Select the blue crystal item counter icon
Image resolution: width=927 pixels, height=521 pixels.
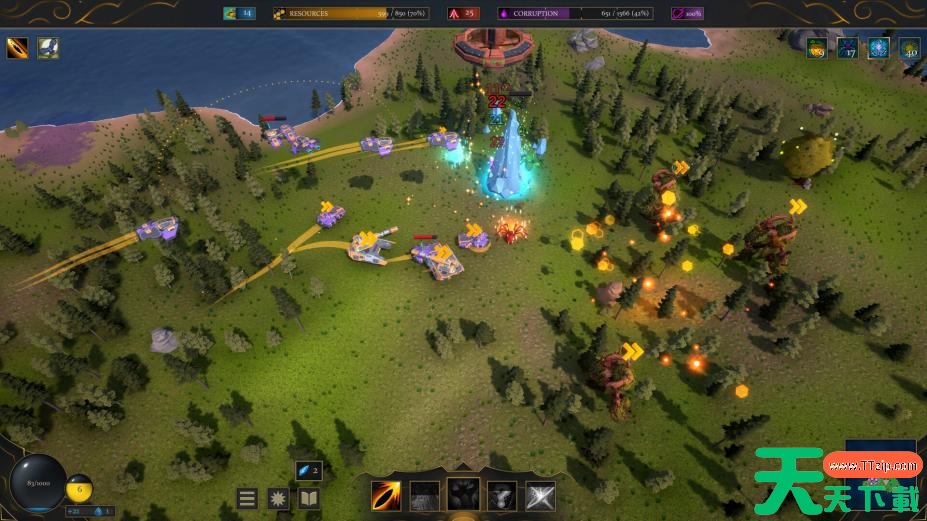308,470
